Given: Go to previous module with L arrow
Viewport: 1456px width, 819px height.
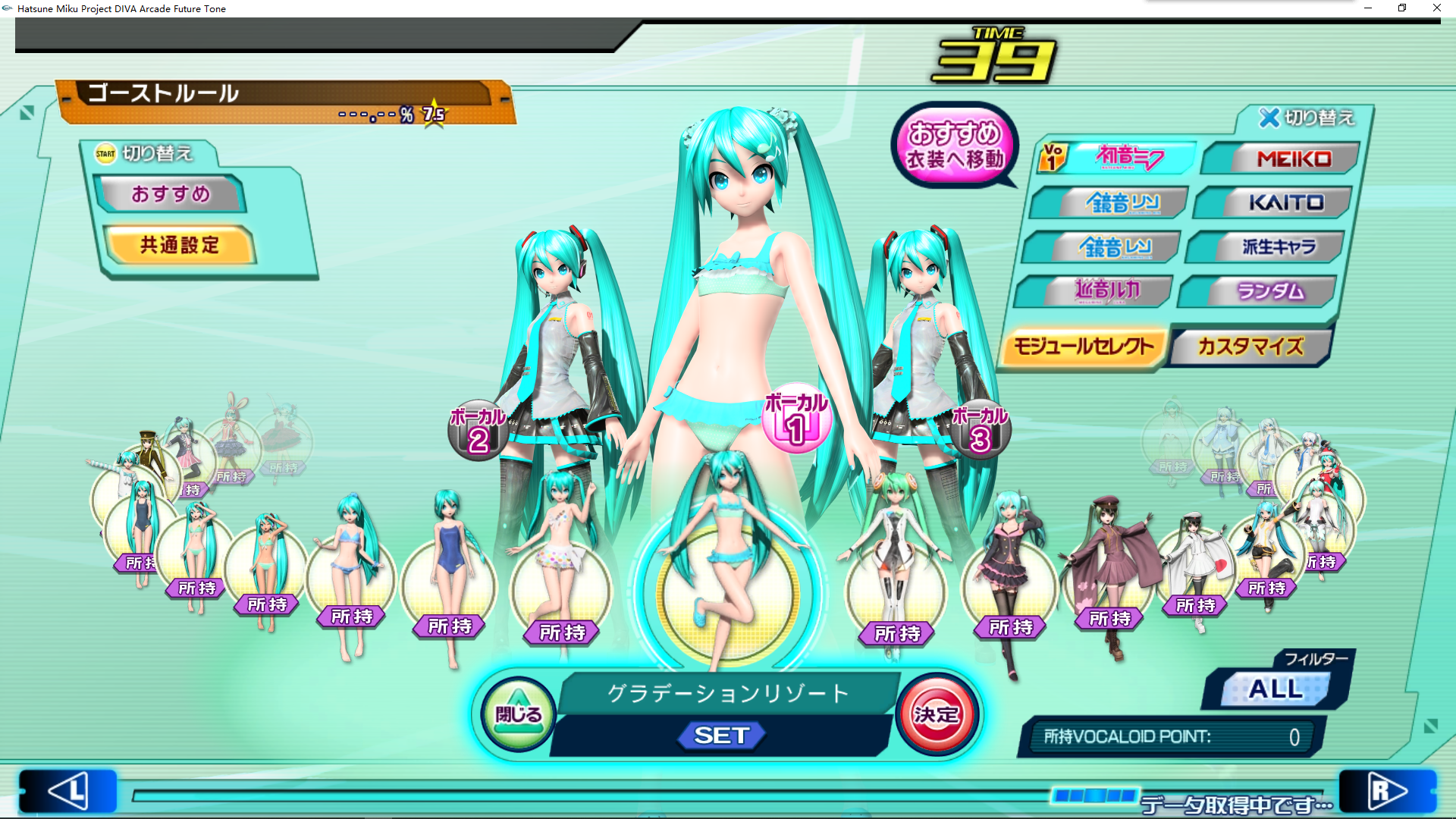Looking at the screenshot, I should tap(68, 791).
